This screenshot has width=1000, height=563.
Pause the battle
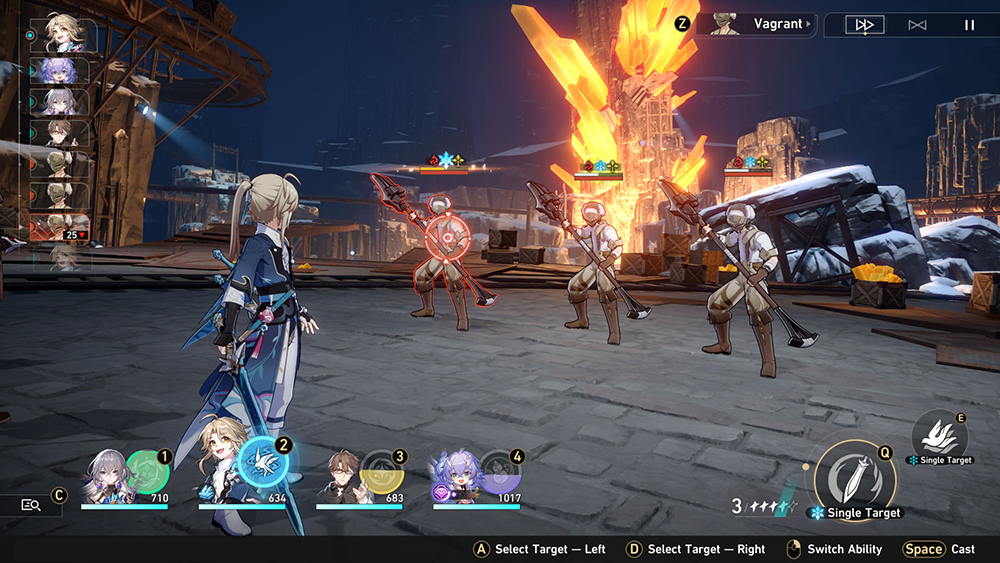[969, 25]
